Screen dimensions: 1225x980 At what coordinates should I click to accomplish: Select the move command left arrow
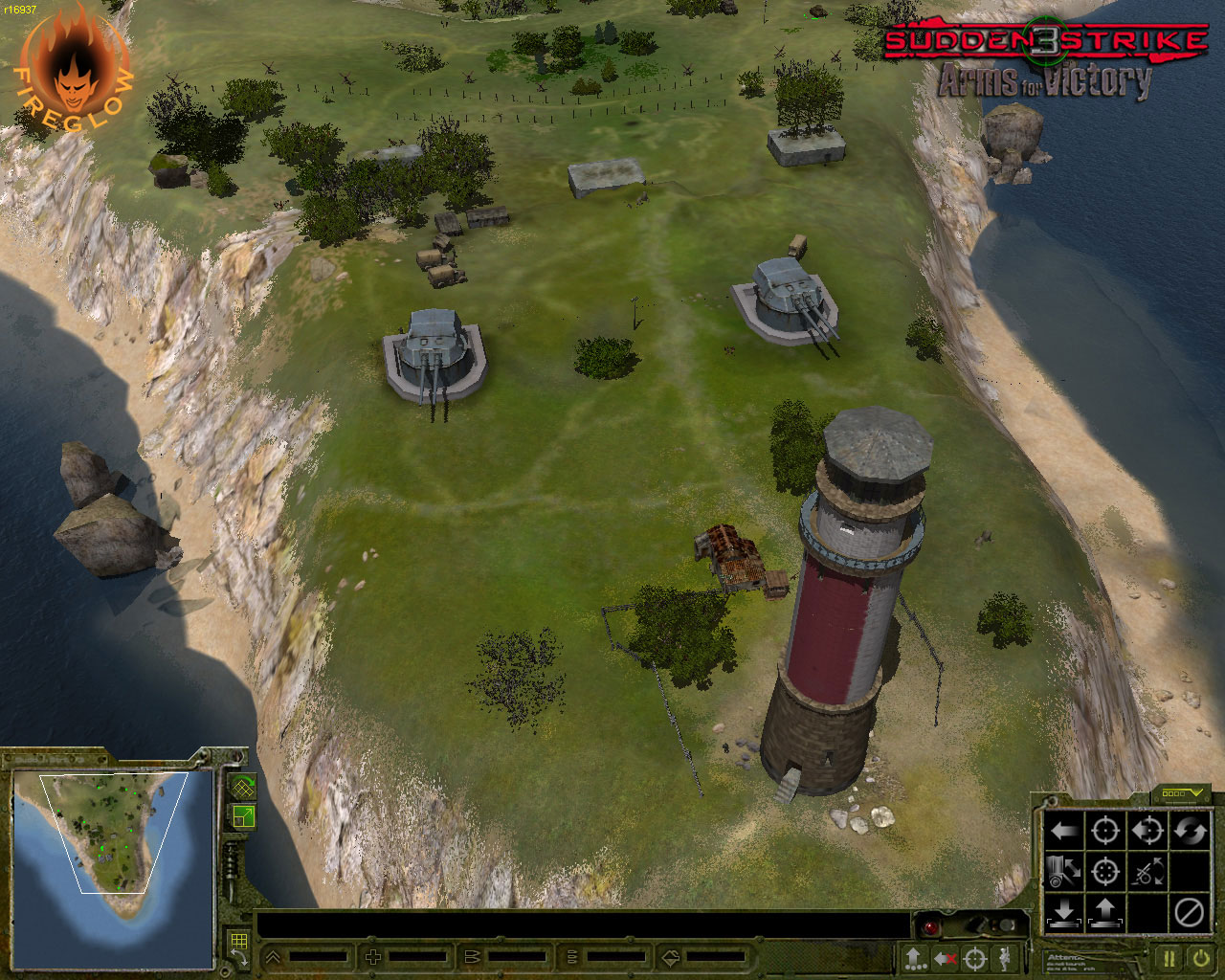(x=1063, y=831)
